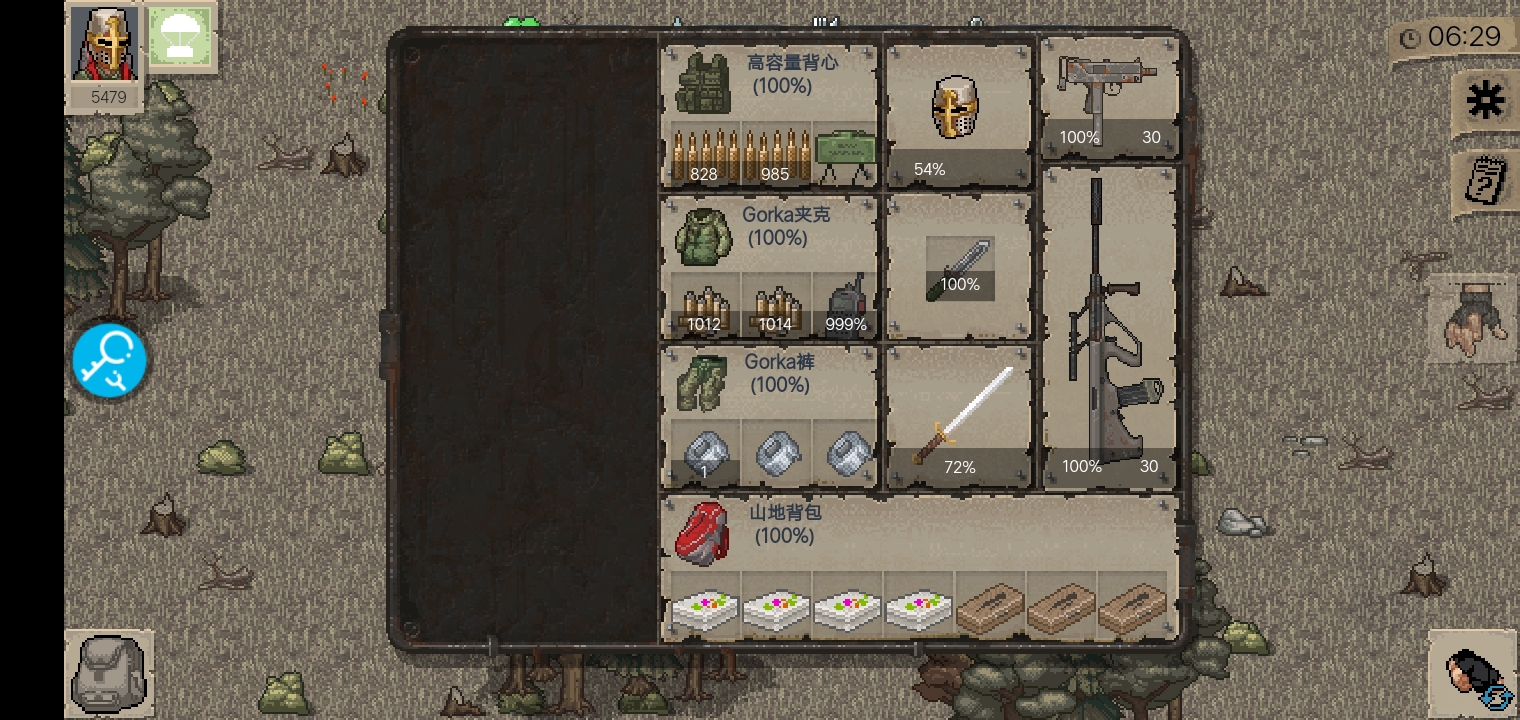Select the ammo stack of 985 rounds

click(x=776, y=155)
